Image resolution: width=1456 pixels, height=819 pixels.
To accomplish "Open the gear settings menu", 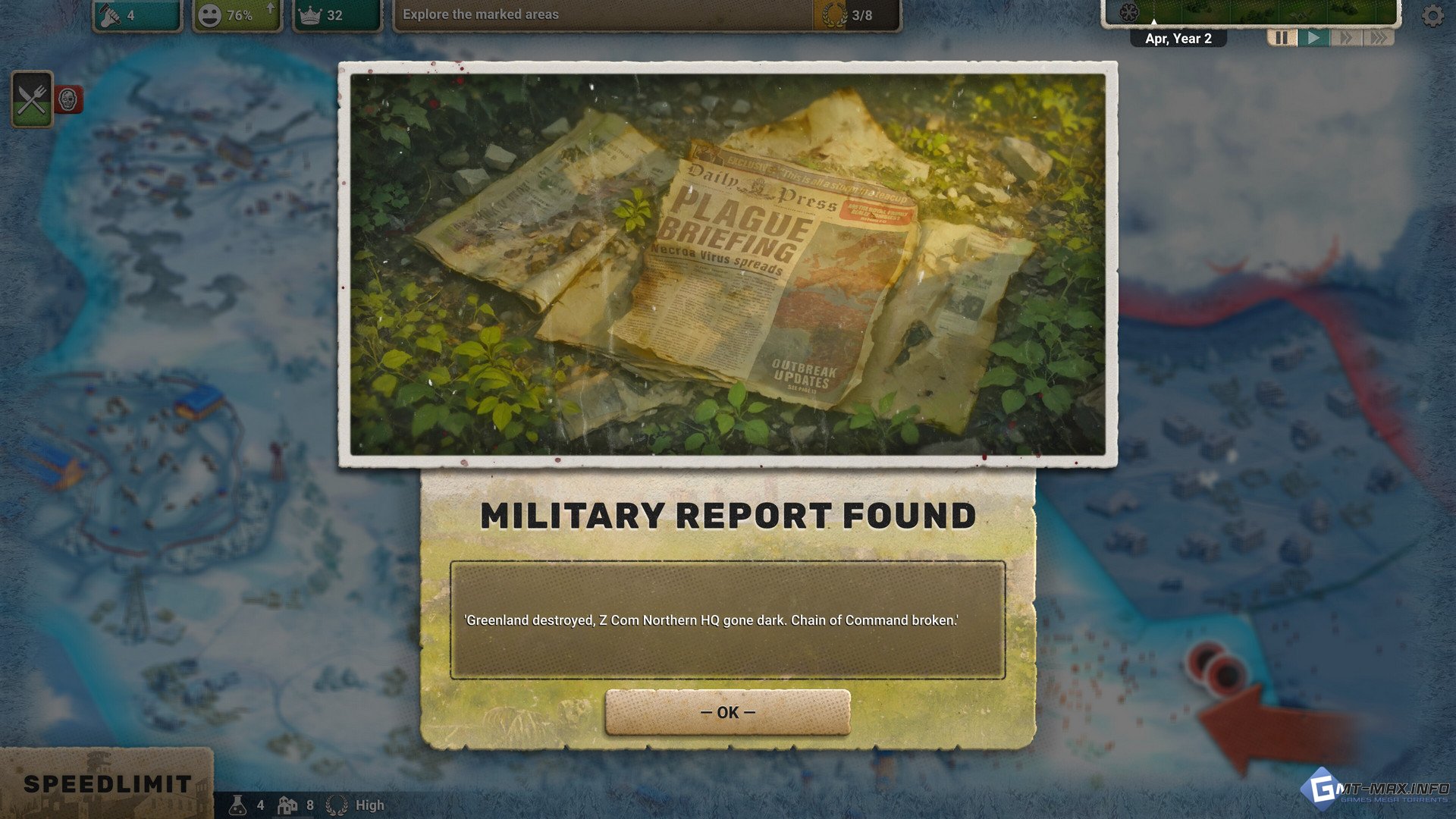I will pos(1432,16).
